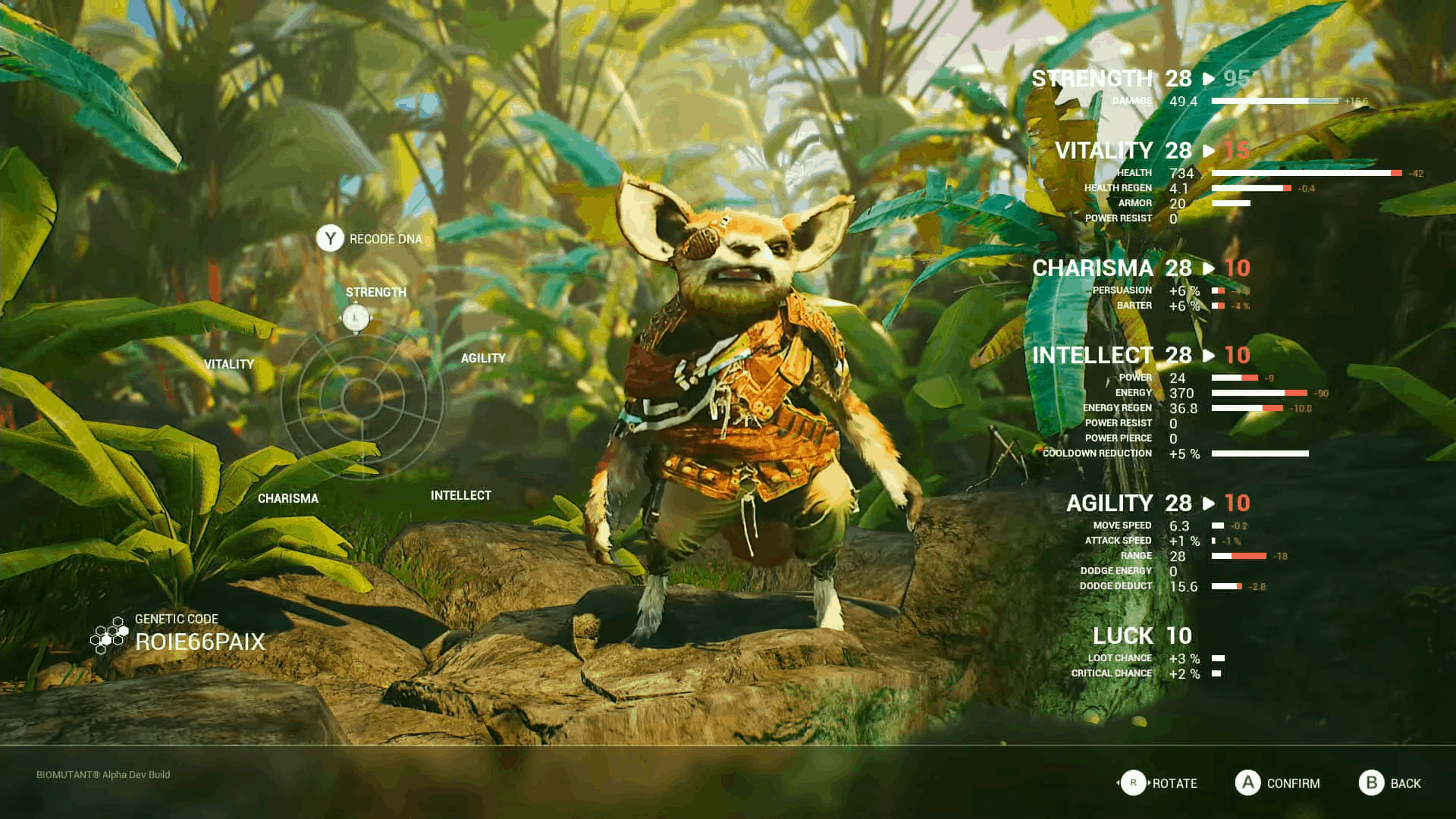Image resolution: width=1456 pixels, height=819 pixels.
Task: Click the Intellect increase arrow
Action: click(1208, 356)
